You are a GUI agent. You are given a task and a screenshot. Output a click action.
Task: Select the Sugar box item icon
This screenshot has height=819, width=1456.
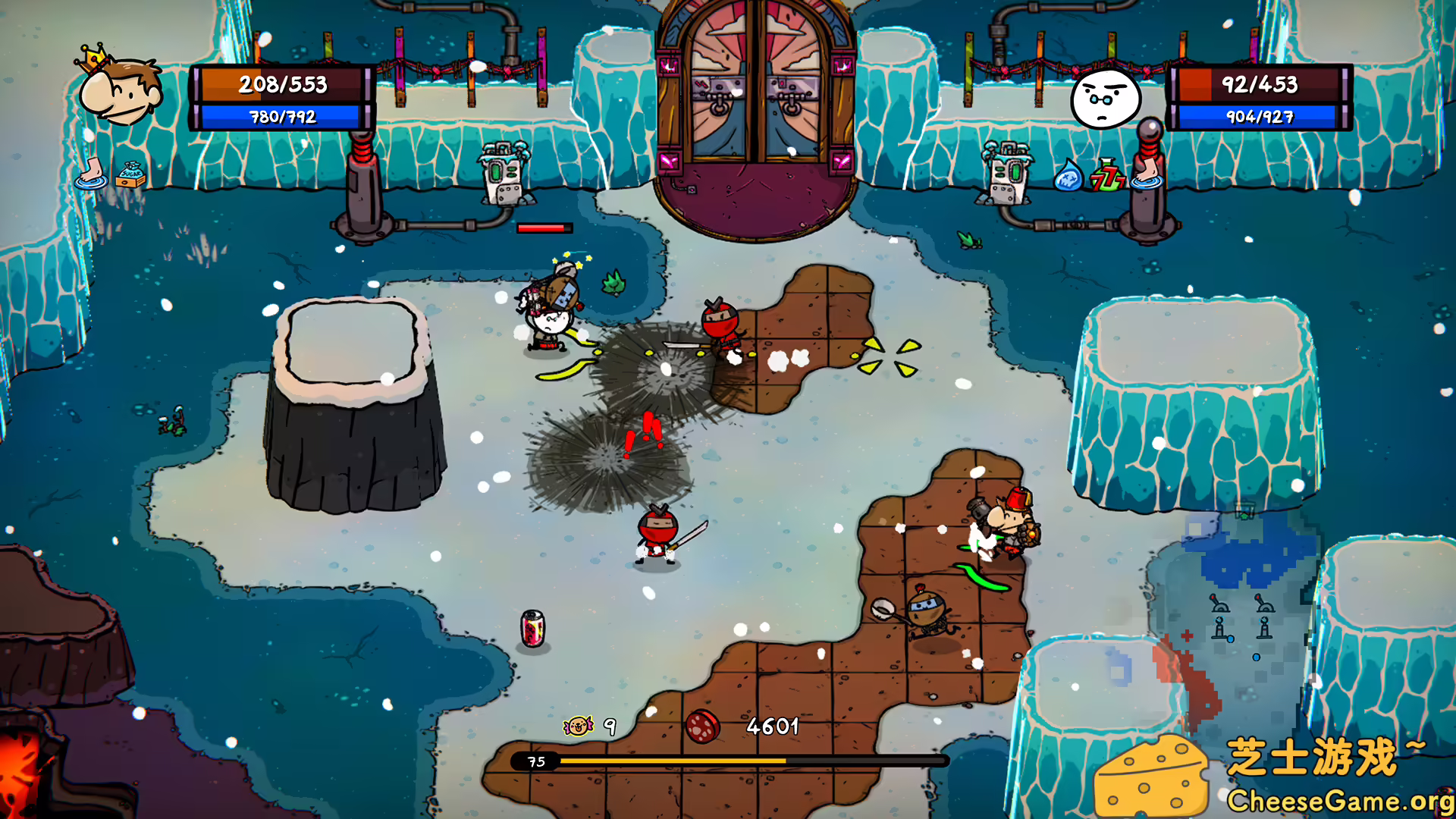pos(130,174)
